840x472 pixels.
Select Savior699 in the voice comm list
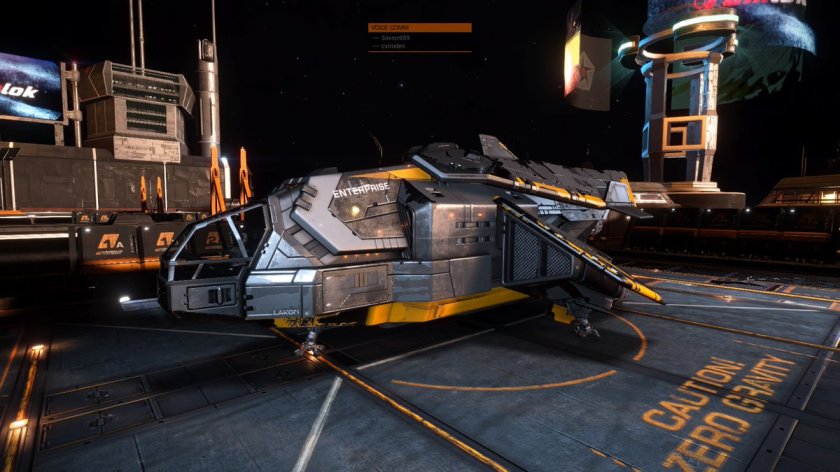(397, 38)
